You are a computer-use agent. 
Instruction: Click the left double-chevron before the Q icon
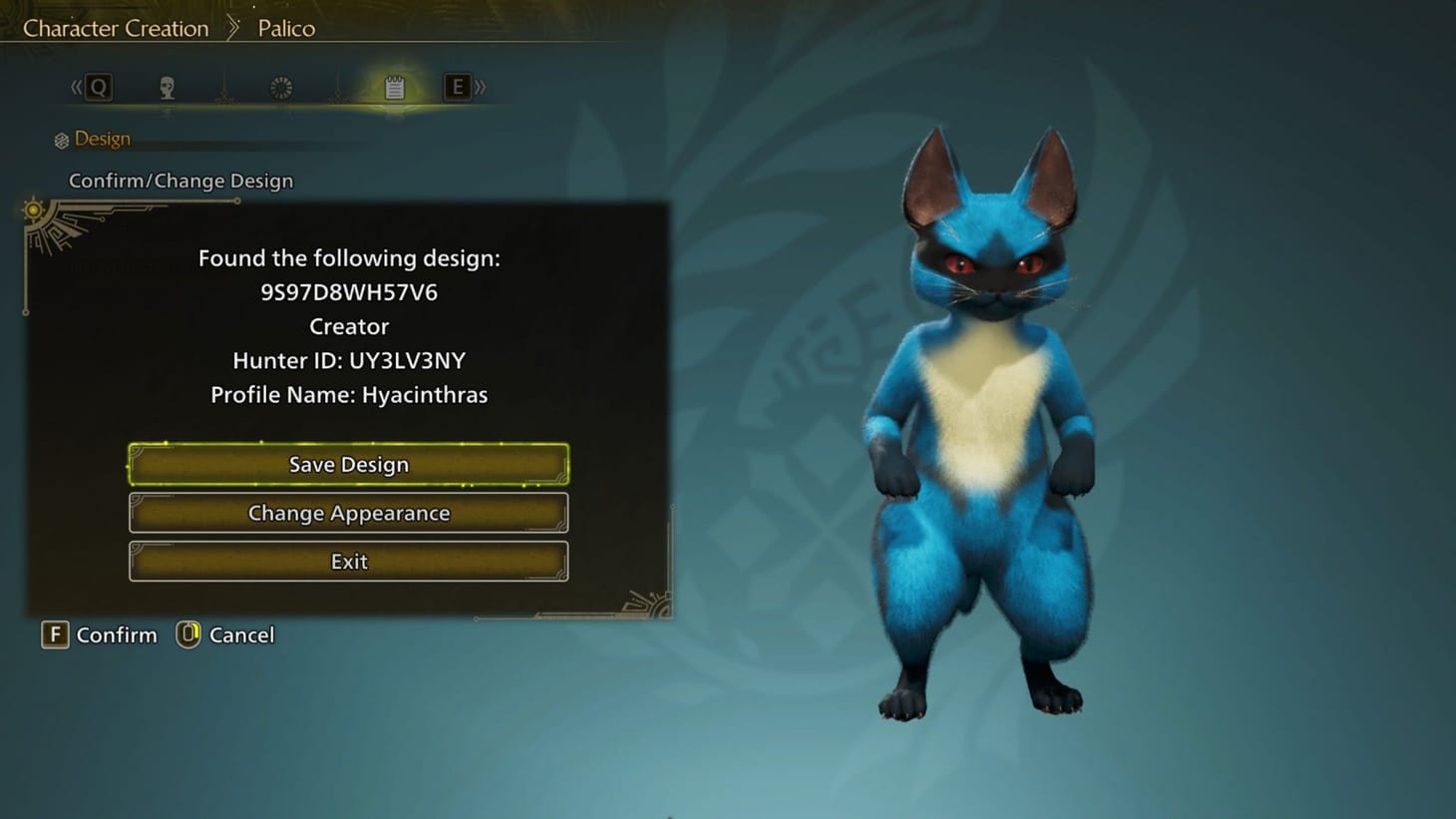click(76, 88)
